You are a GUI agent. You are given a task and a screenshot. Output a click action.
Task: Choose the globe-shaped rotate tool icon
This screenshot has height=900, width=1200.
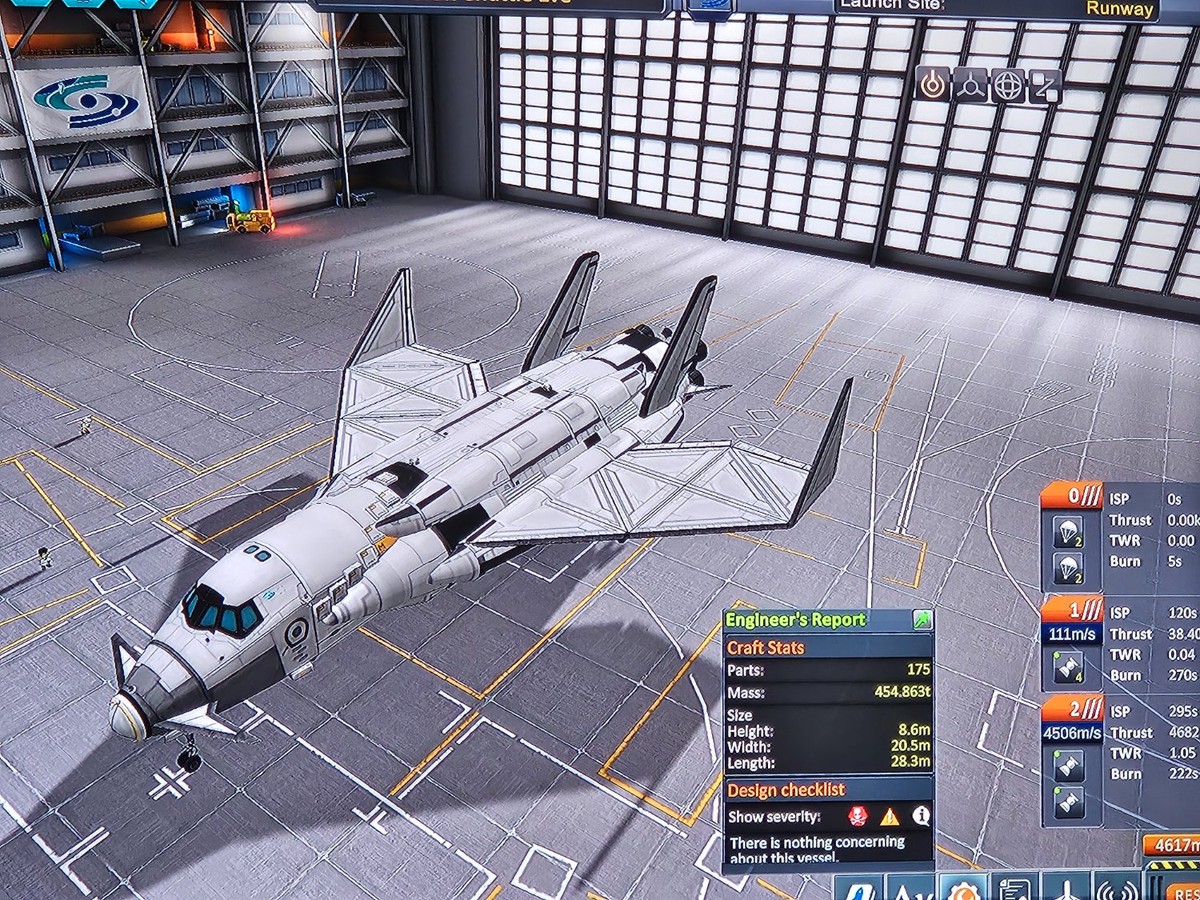[1008, 85]
